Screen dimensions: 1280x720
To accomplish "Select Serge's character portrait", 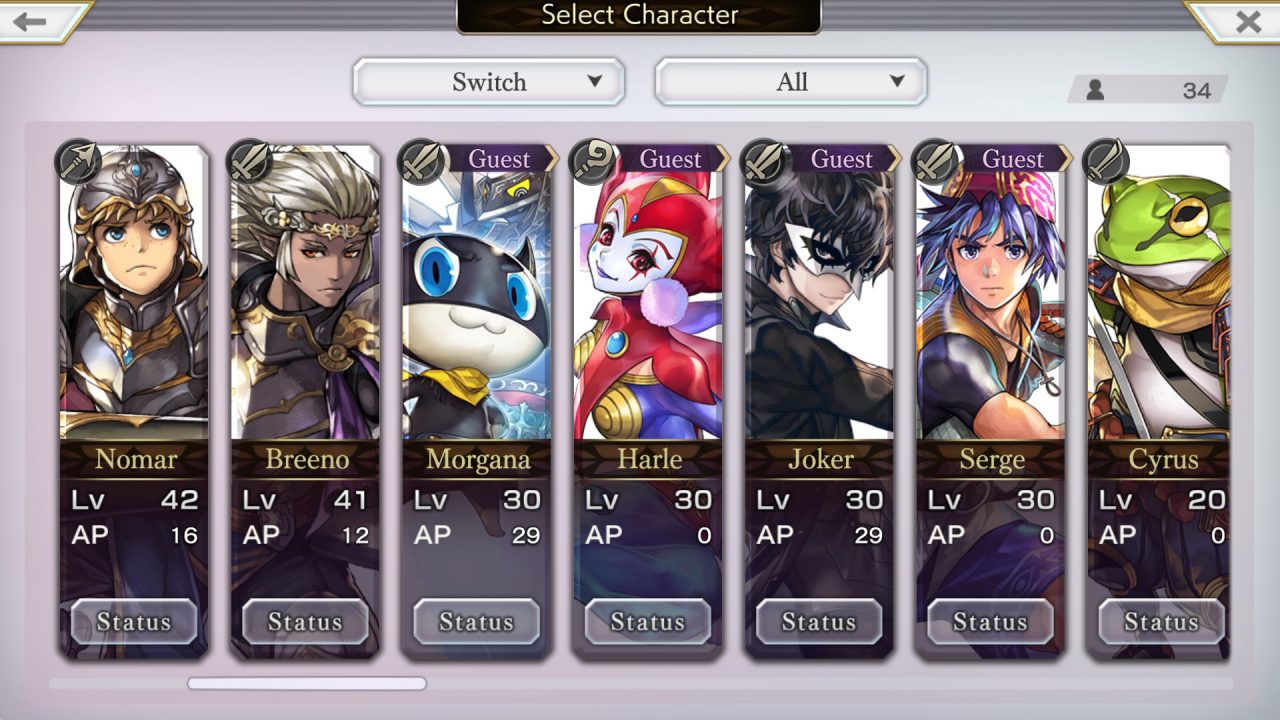I will [990, 300].
